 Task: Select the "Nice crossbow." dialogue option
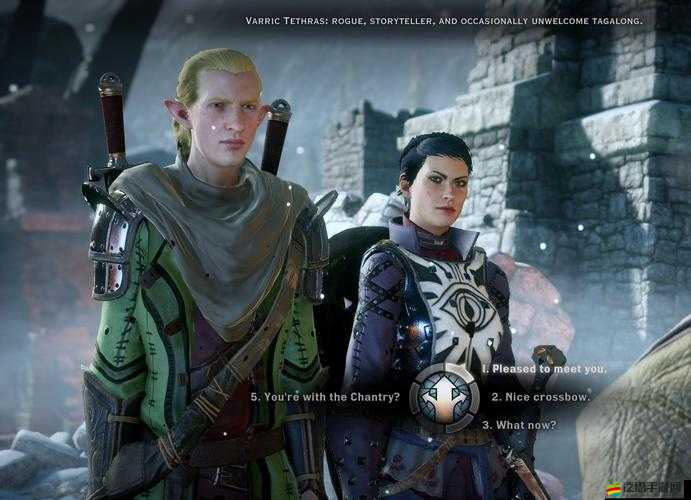(540, 397)
